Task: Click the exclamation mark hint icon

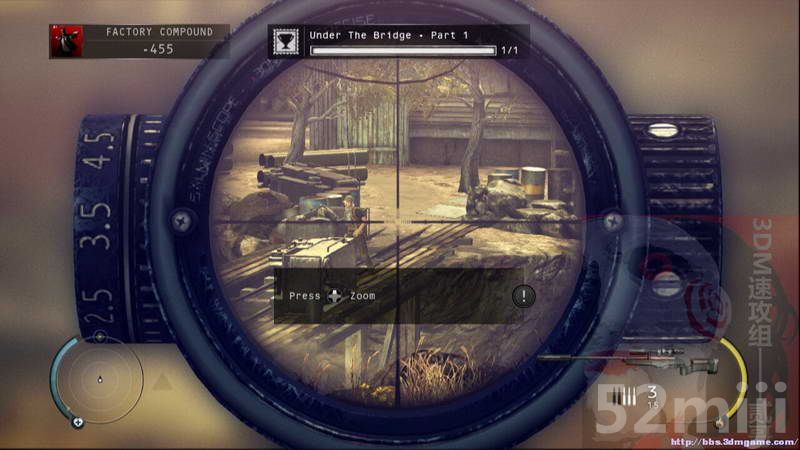Action: click(x=523, y=296)
